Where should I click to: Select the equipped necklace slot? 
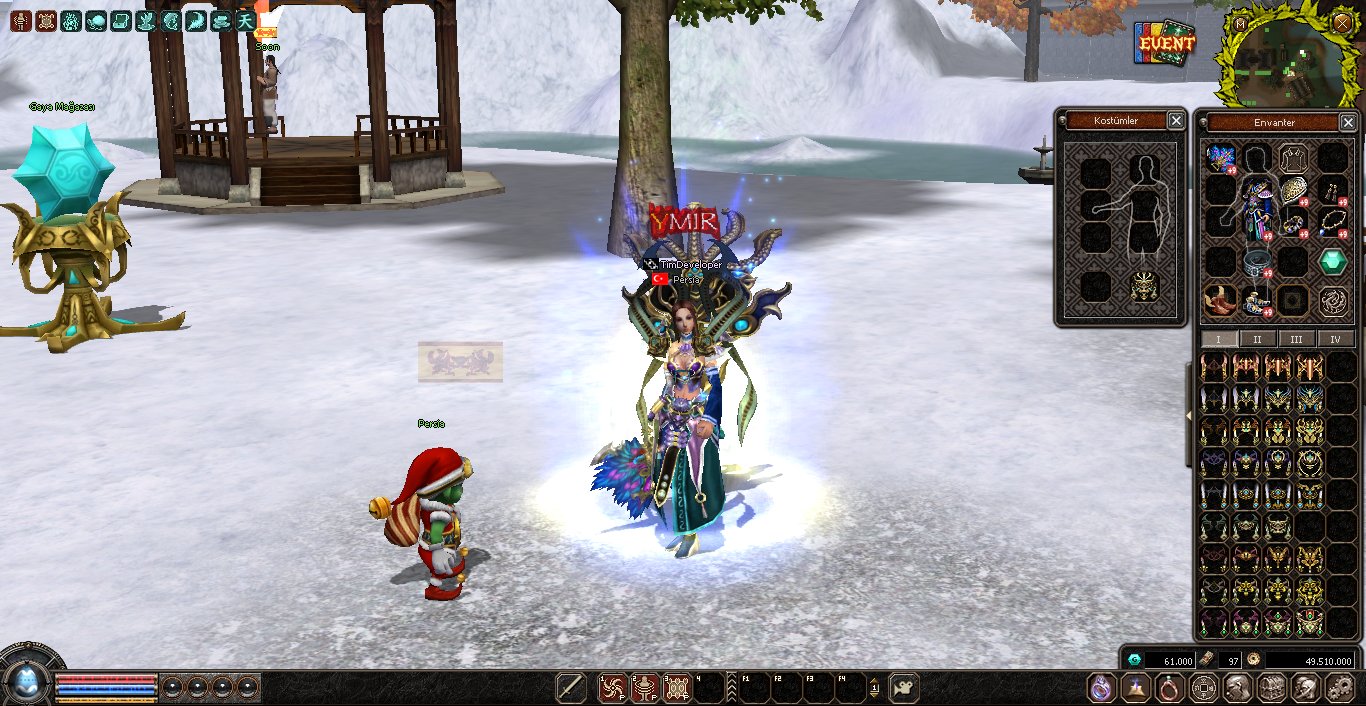[1331, 222]
